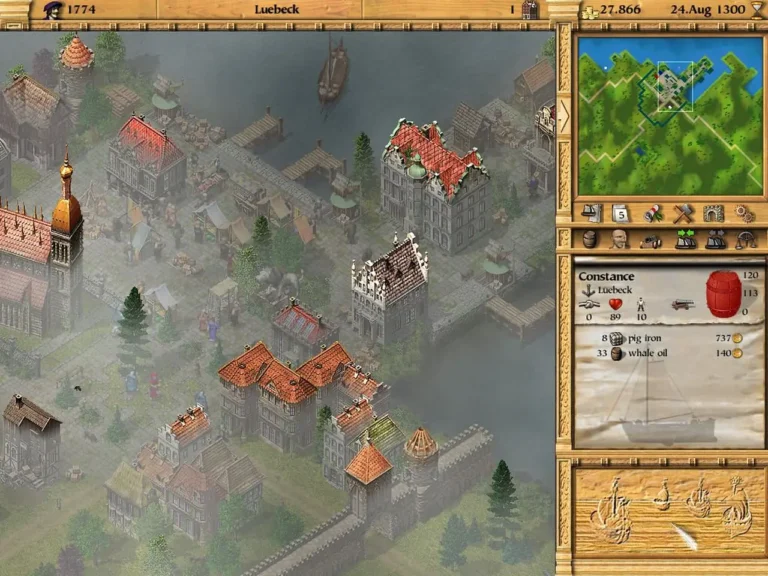Select the crossed axe and hammer icon
Screen dimensions: 768x576
[x=683, y=213]
